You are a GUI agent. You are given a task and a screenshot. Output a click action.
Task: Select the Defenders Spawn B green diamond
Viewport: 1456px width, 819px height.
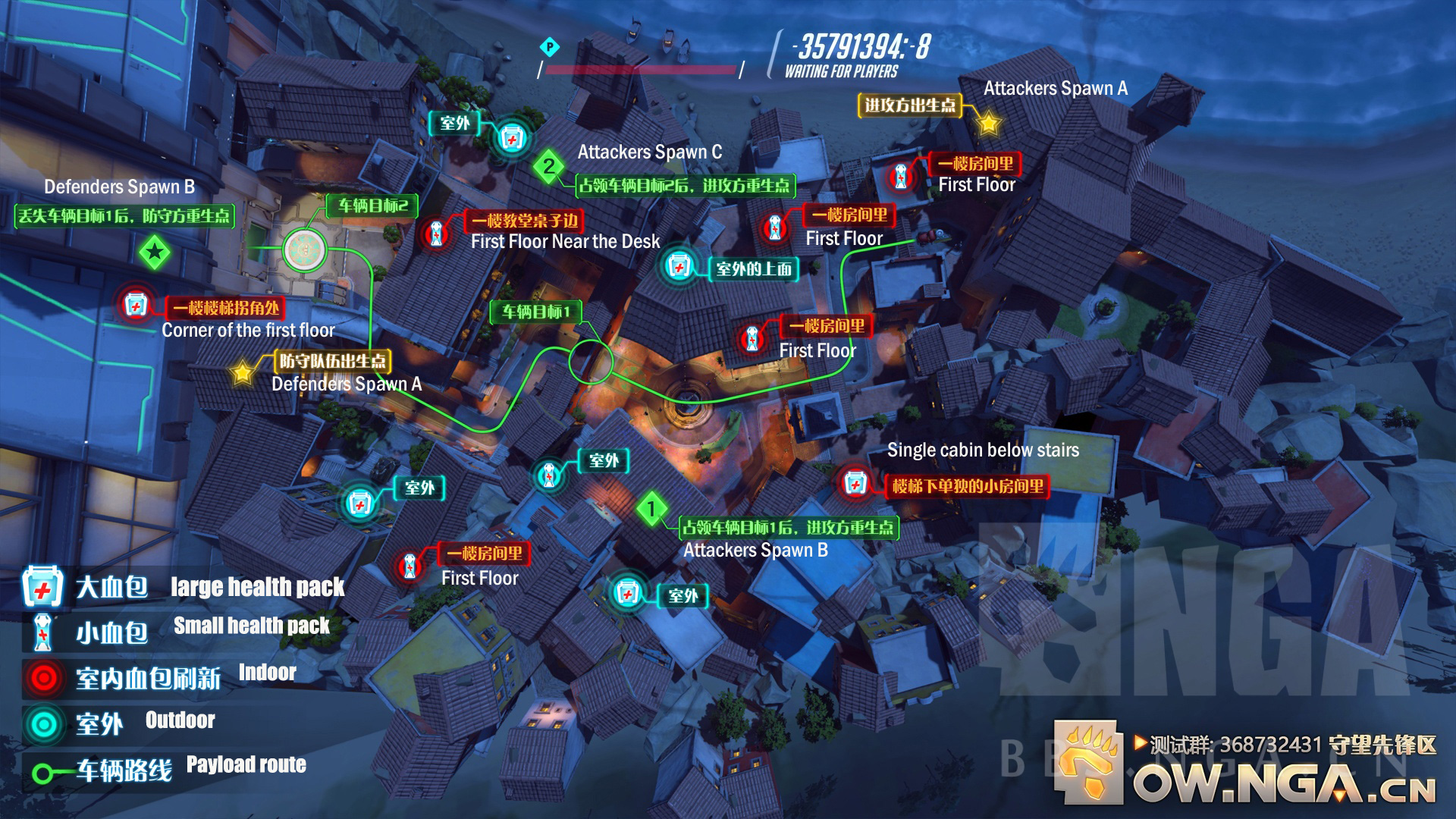click(155, 252)
